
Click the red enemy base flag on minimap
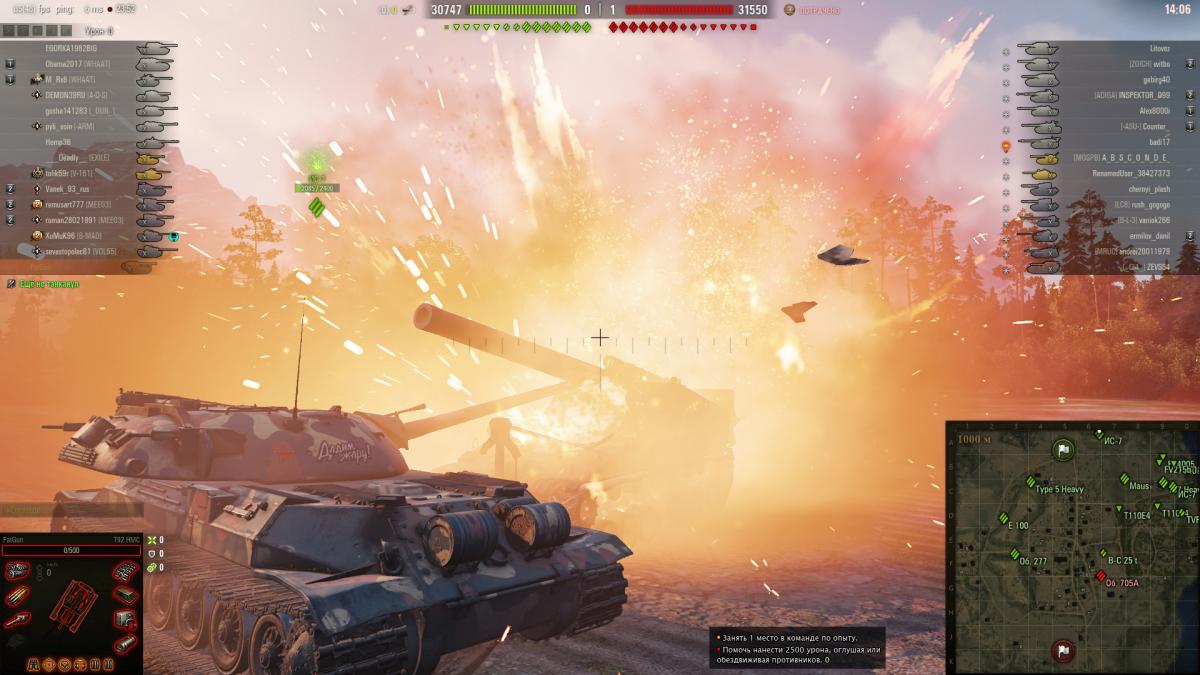coord(1062,652)
